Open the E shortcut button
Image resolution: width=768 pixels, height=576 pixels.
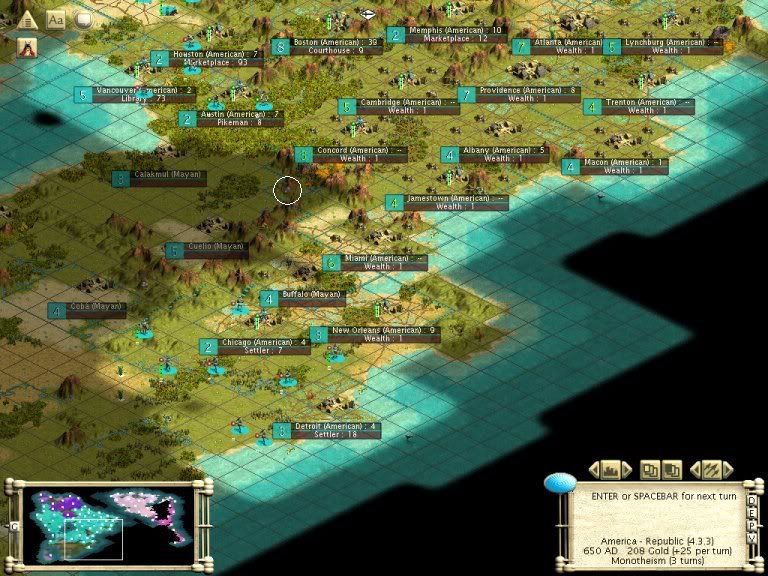[x=753, y=512]
